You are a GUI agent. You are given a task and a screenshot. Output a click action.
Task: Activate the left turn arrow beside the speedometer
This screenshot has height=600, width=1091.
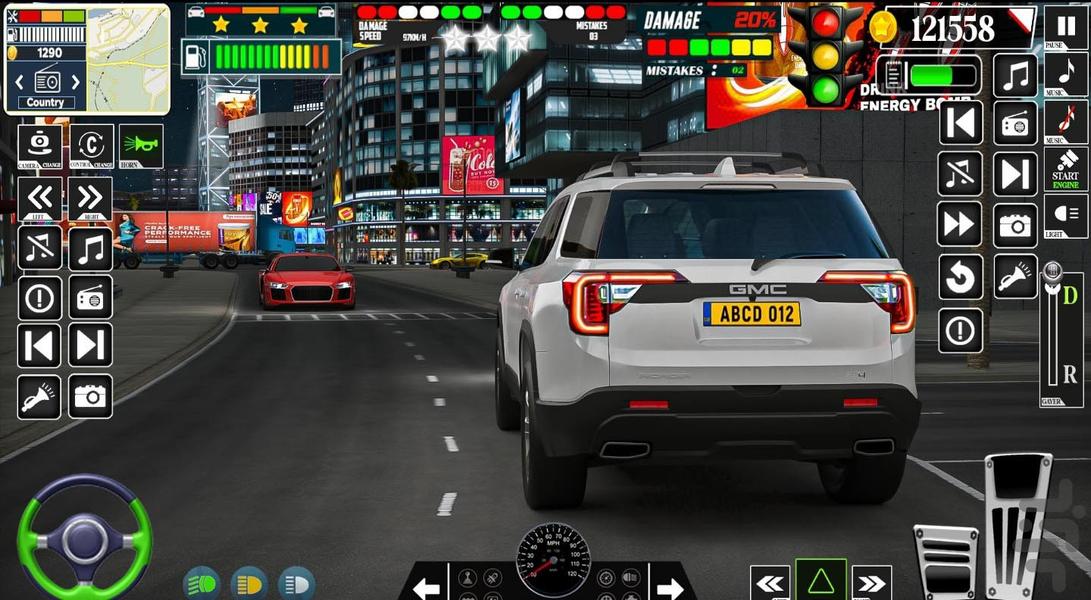(x=428, y=586)
